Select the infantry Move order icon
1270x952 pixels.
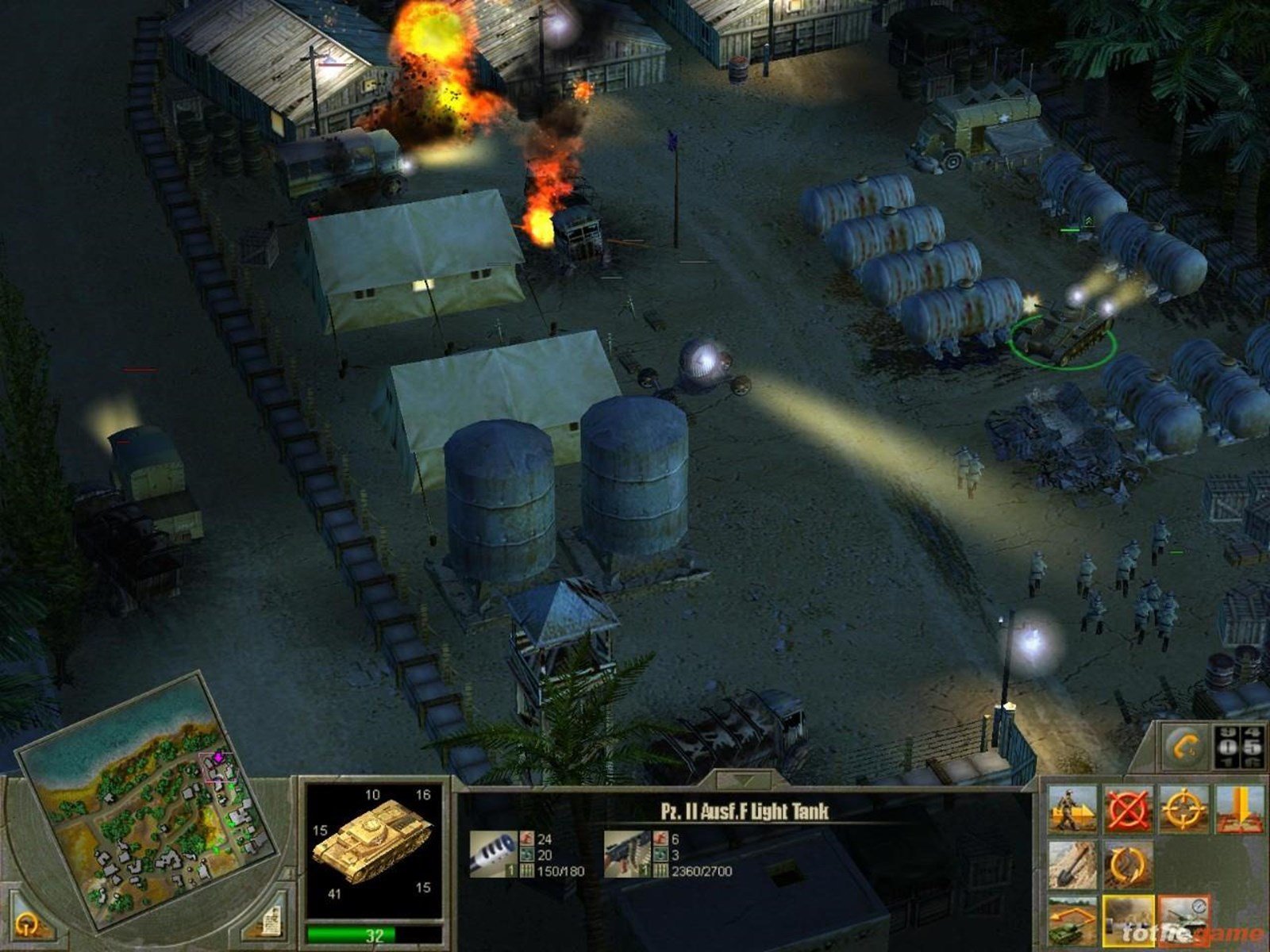point(1071,809)
